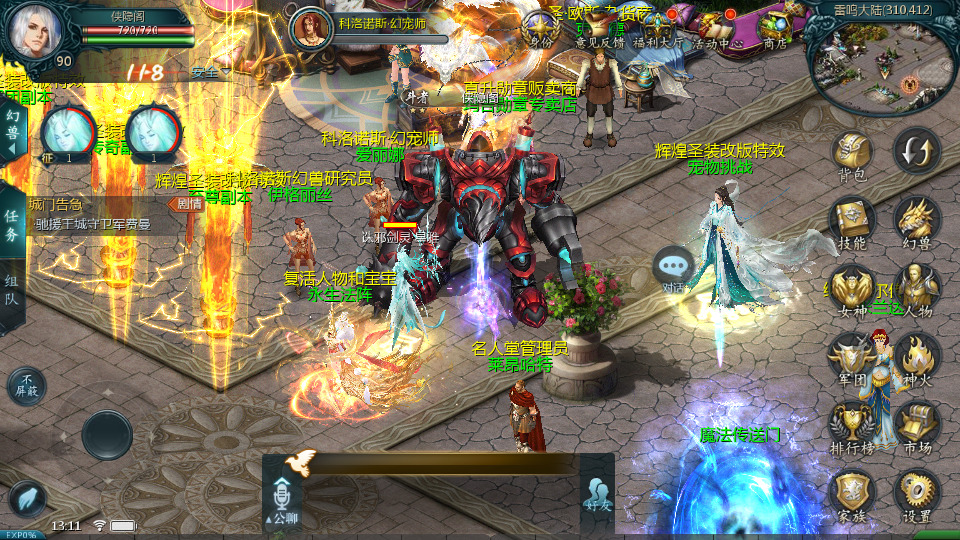
Task: Open the 军团 legion menu
Action: coord(852,357)
